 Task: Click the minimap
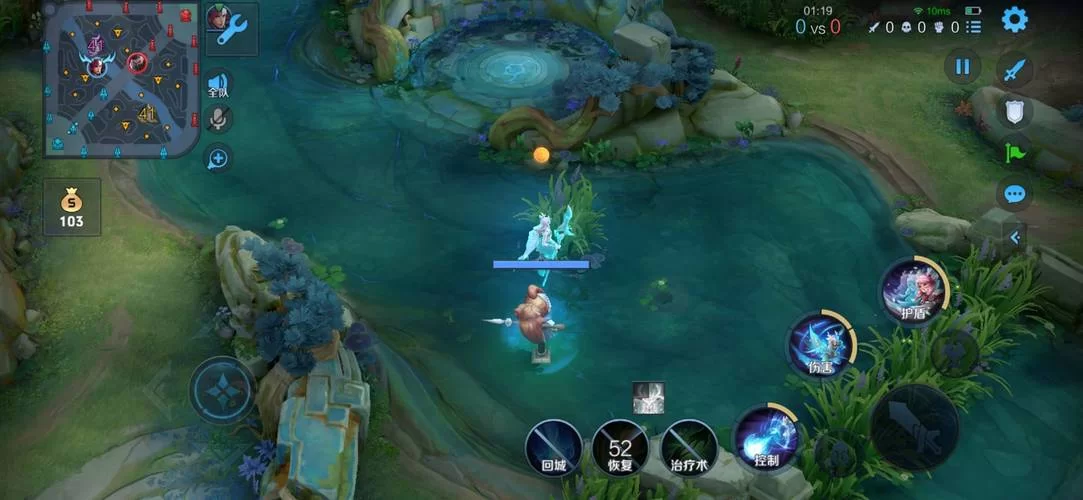(x=122, y=79)
